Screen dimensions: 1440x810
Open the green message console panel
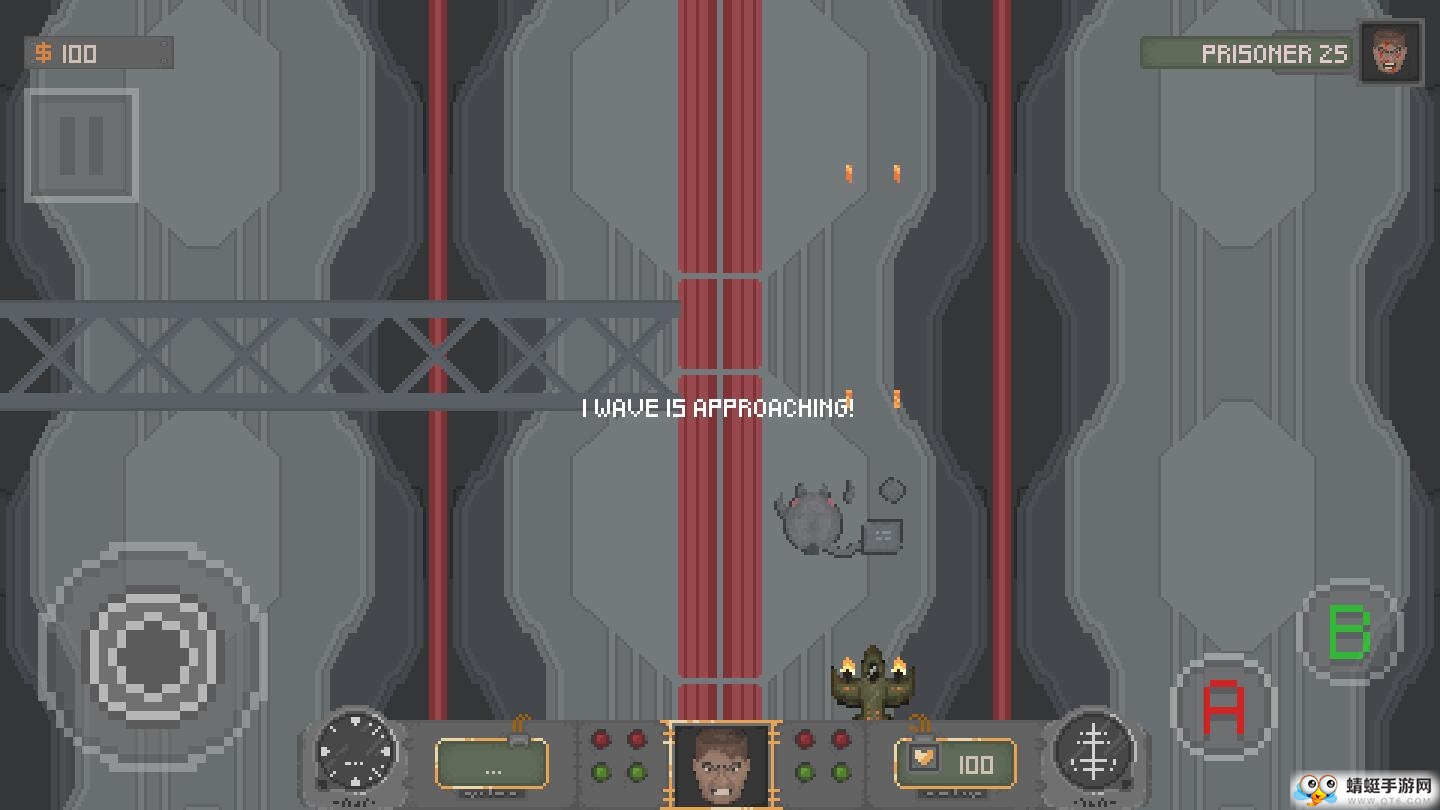493,764
